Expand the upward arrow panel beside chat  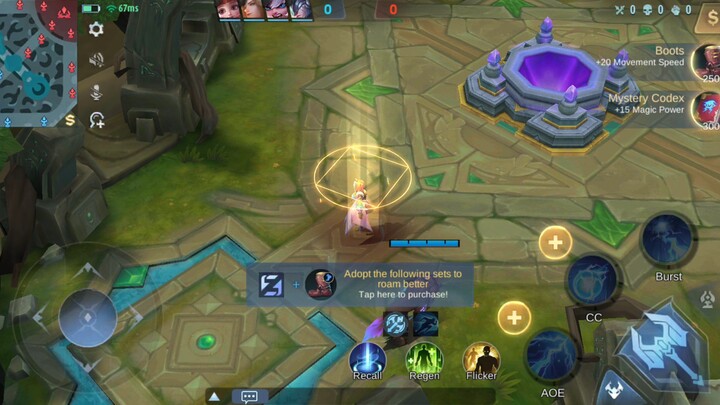[214, 396]
